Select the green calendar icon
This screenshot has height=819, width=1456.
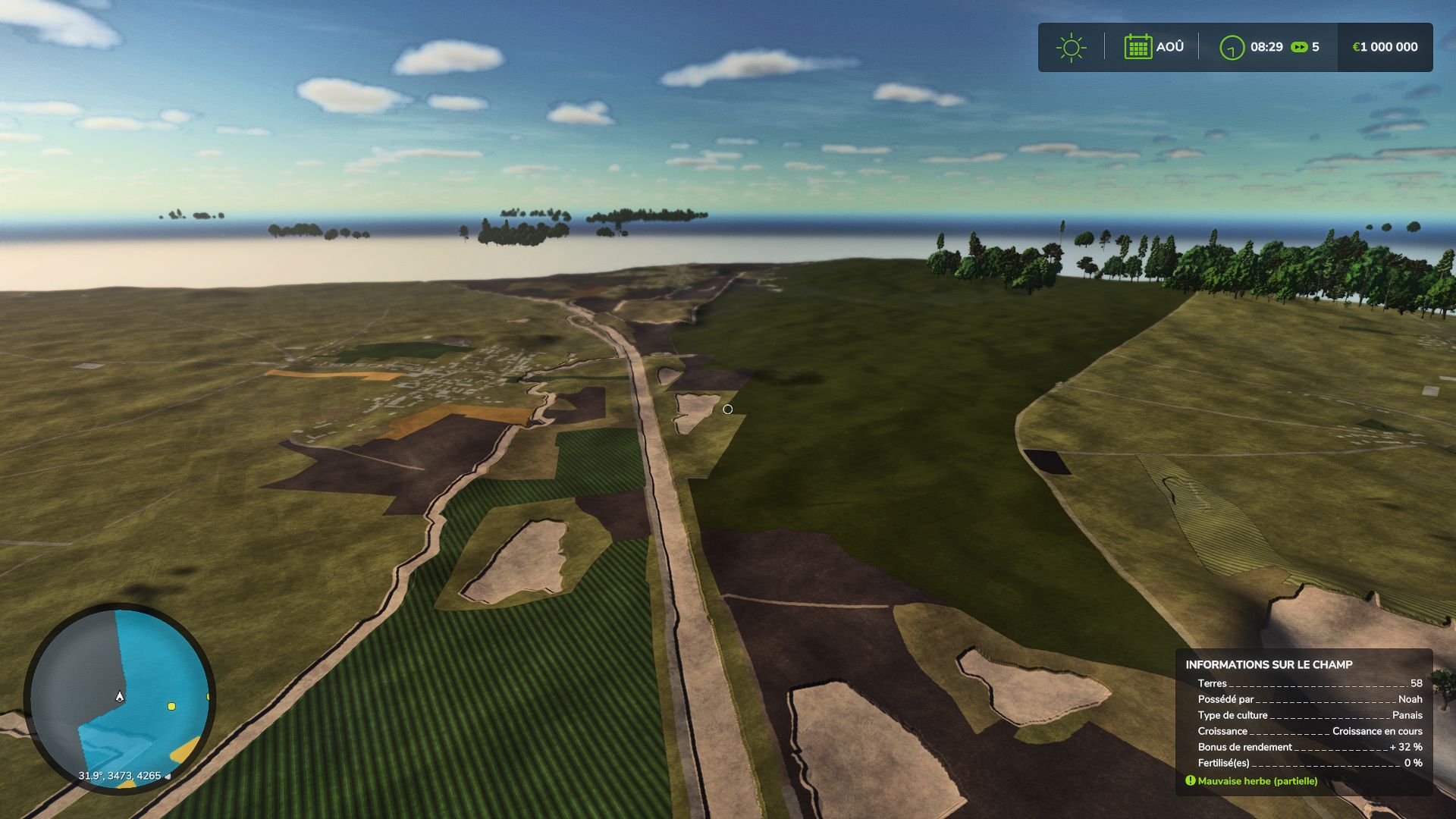(x=1137, y=47)
